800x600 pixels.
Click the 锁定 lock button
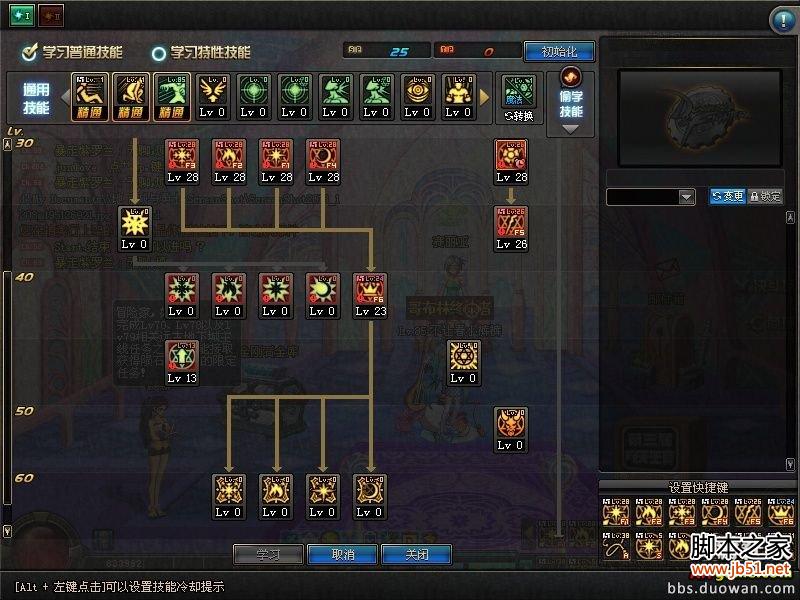(x=765, y=197)
